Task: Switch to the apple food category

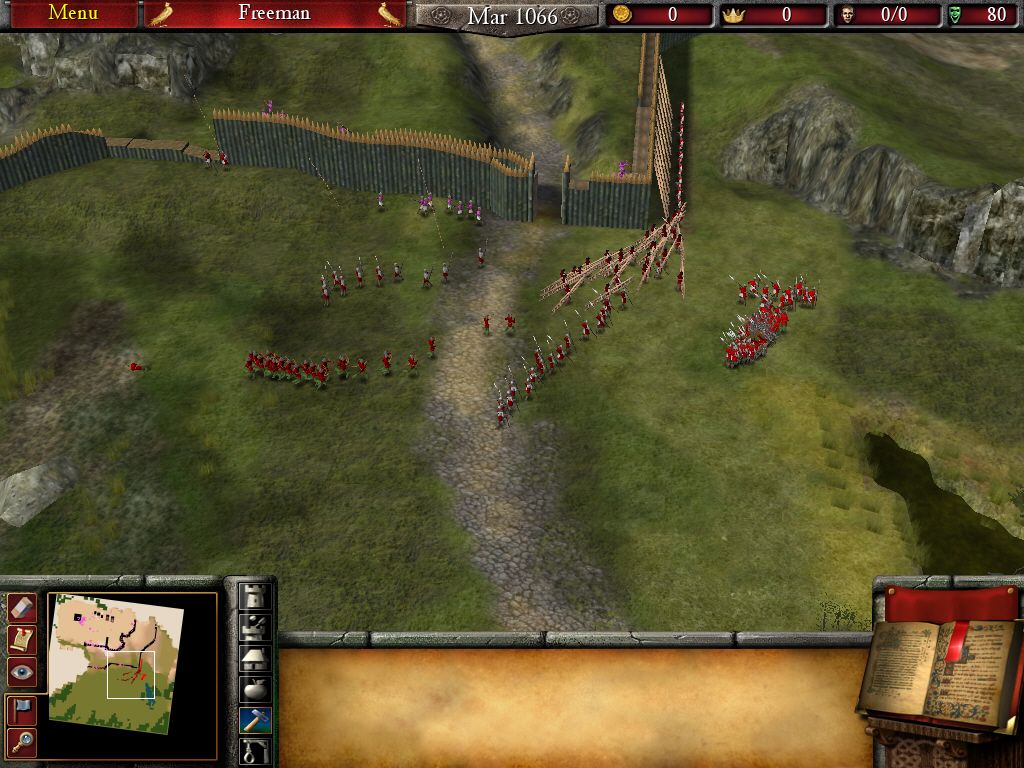Action: point(256,689)
